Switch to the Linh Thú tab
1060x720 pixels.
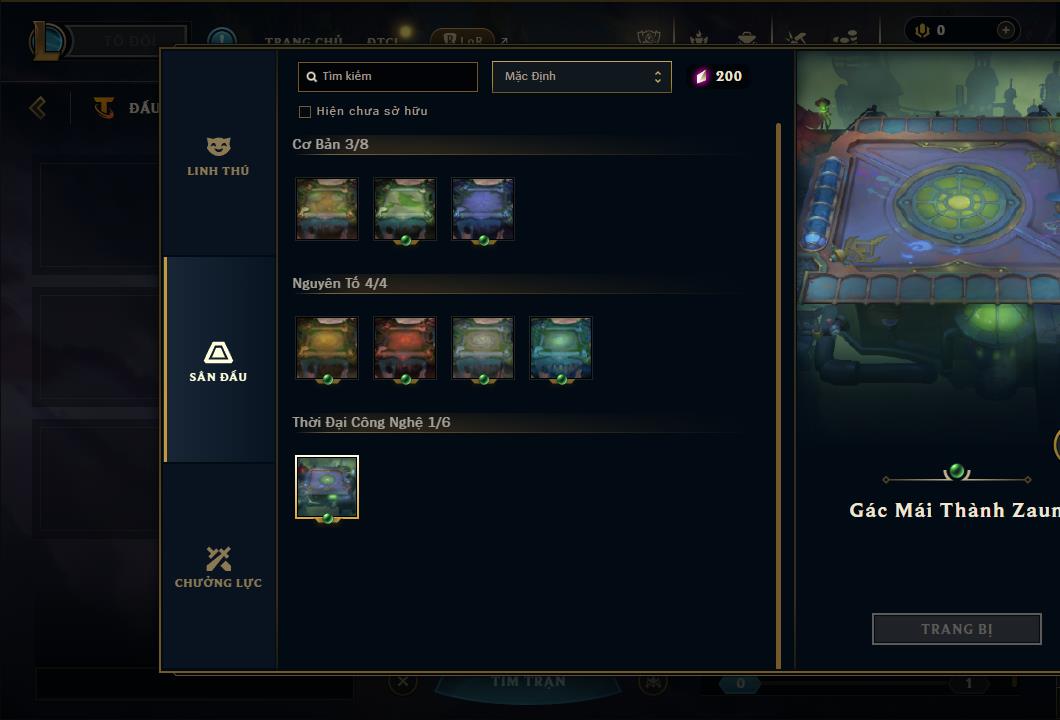pyautogui.click(x=218, y=157)
